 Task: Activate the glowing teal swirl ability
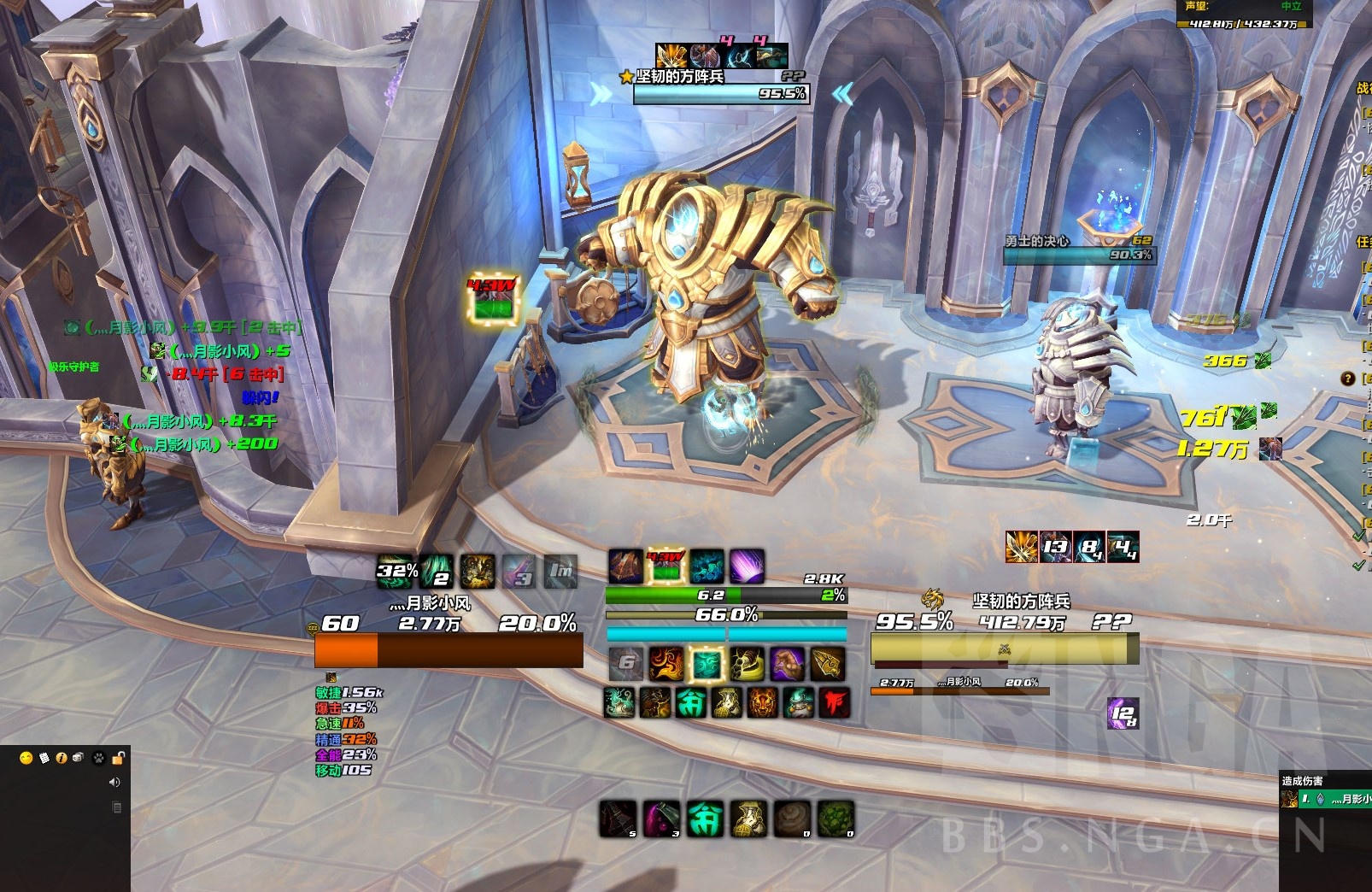[706, 664]
